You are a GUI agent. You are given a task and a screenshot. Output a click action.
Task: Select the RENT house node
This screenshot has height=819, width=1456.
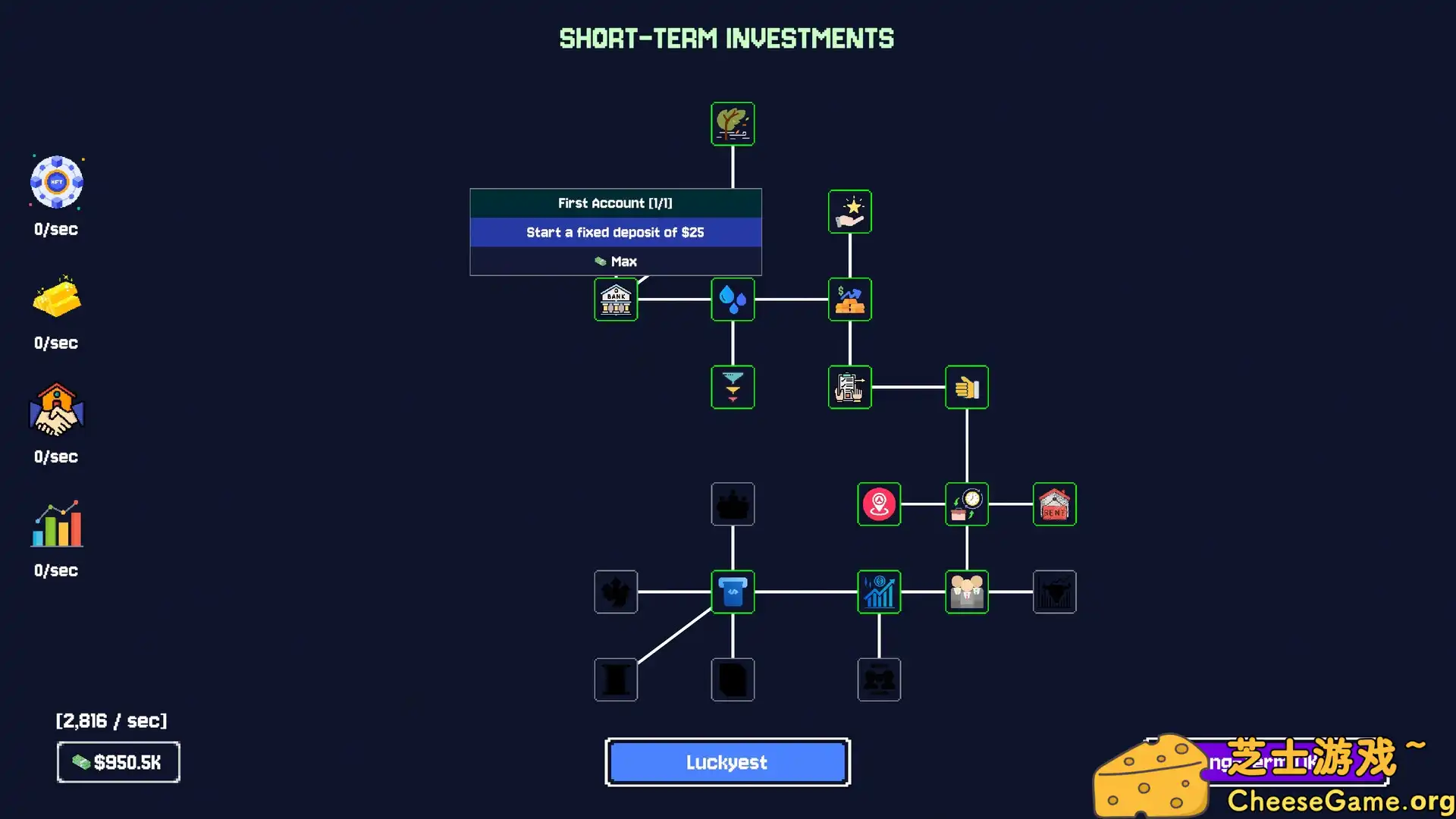pos(1054,504)
